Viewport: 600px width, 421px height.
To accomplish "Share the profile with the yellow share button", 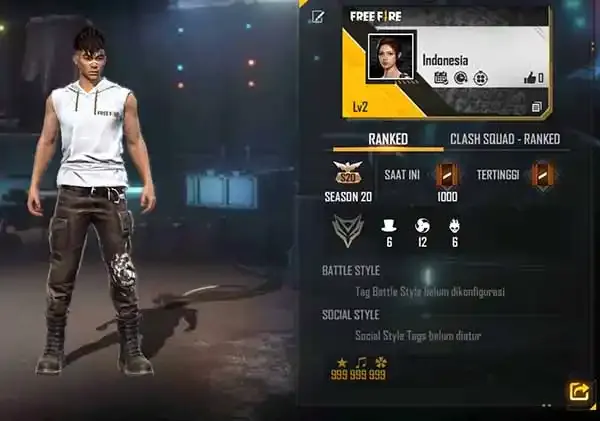I will pyautogui.click(x=578, y=392).
